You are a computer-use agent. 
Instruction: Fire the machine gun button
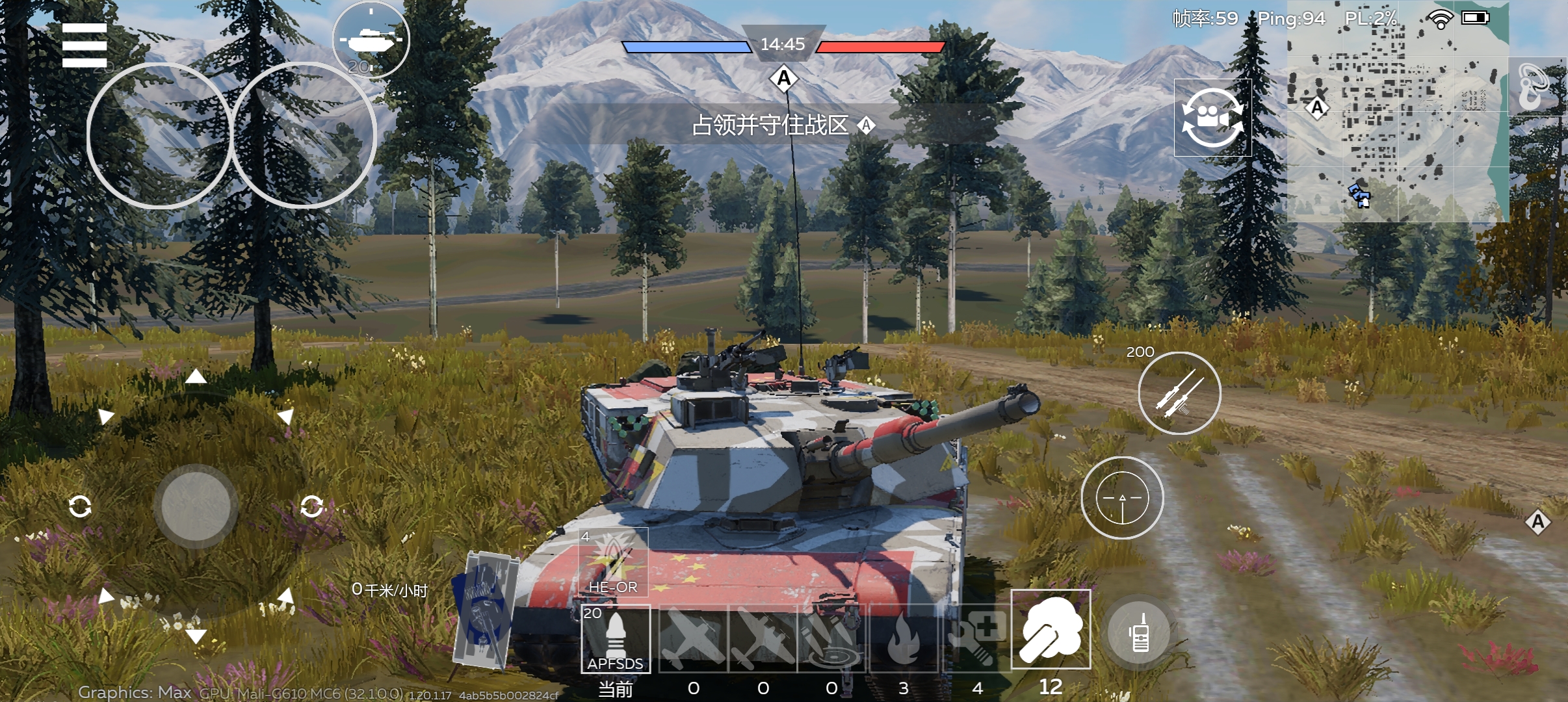(1179, 393)
